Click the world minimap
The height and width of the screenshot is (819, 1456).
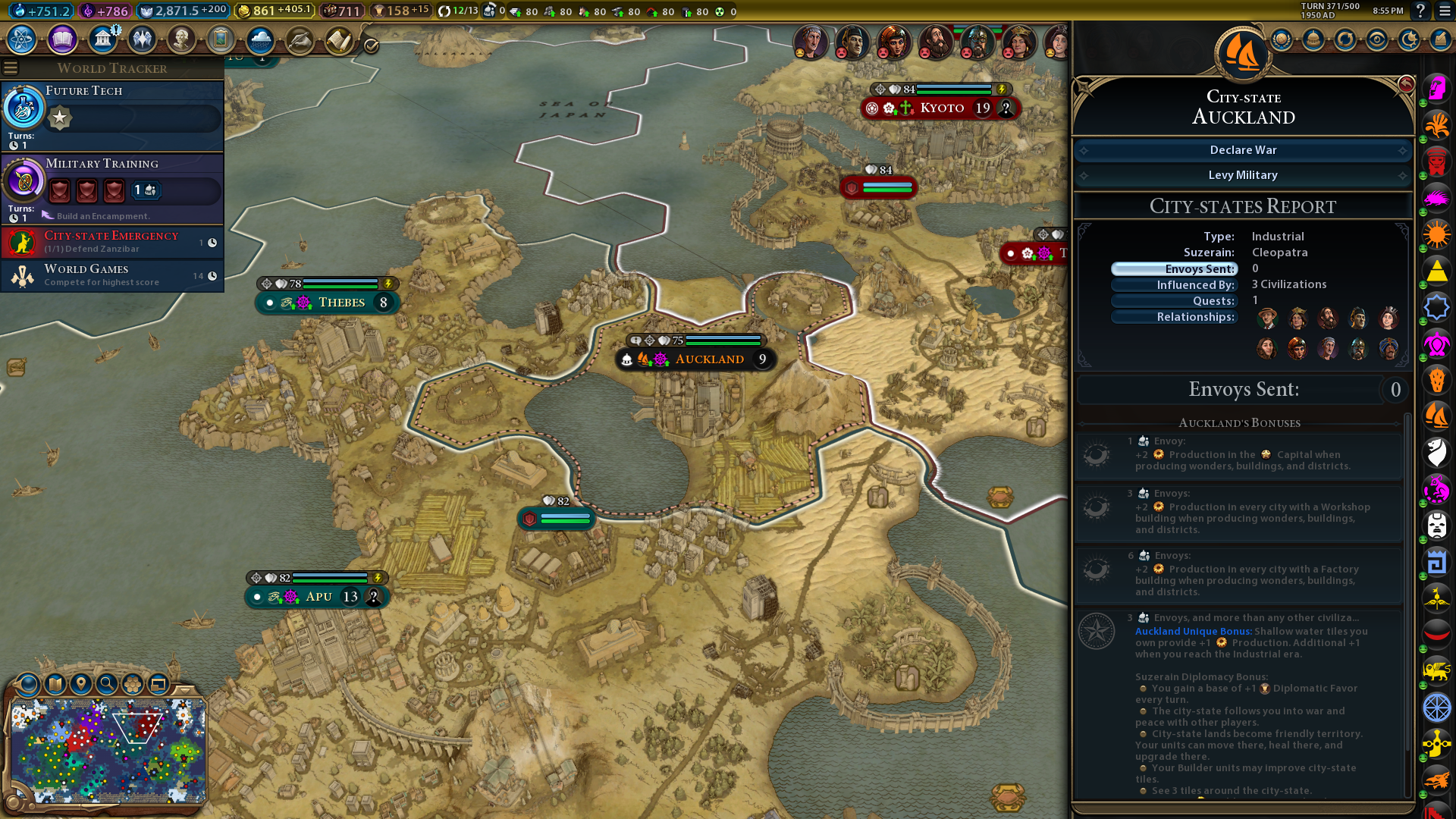click(108, 751)
